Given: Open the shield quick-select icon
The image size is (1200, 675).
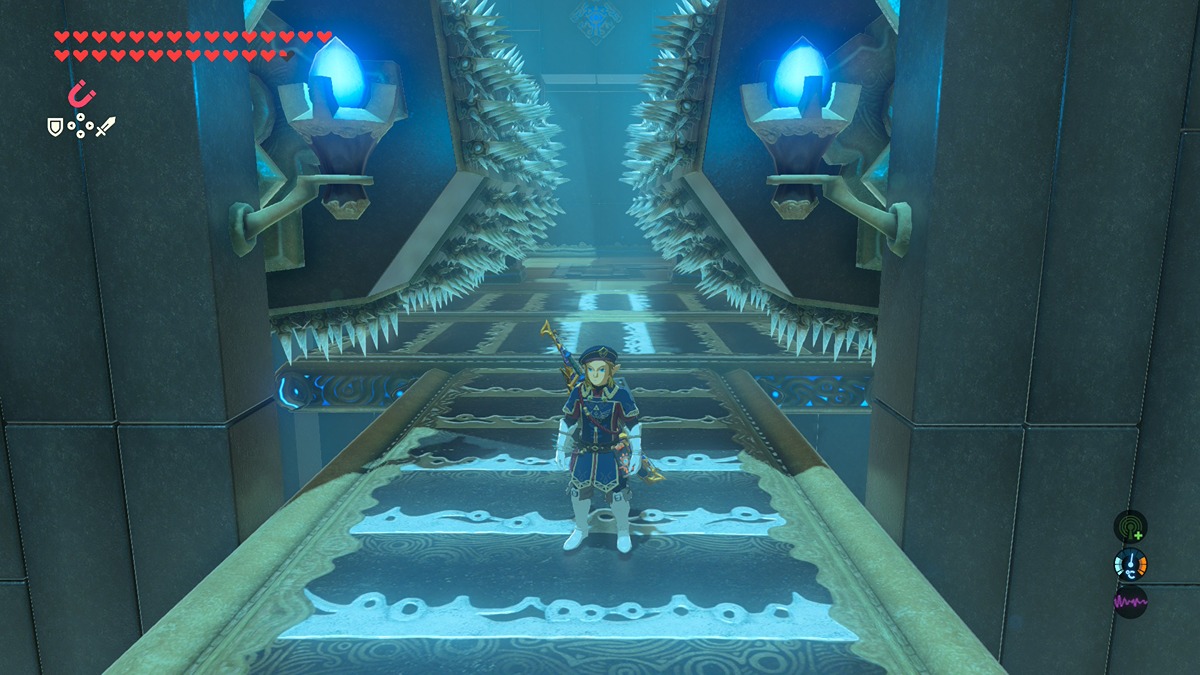Looking at the screenshot, I should point(56,127).
